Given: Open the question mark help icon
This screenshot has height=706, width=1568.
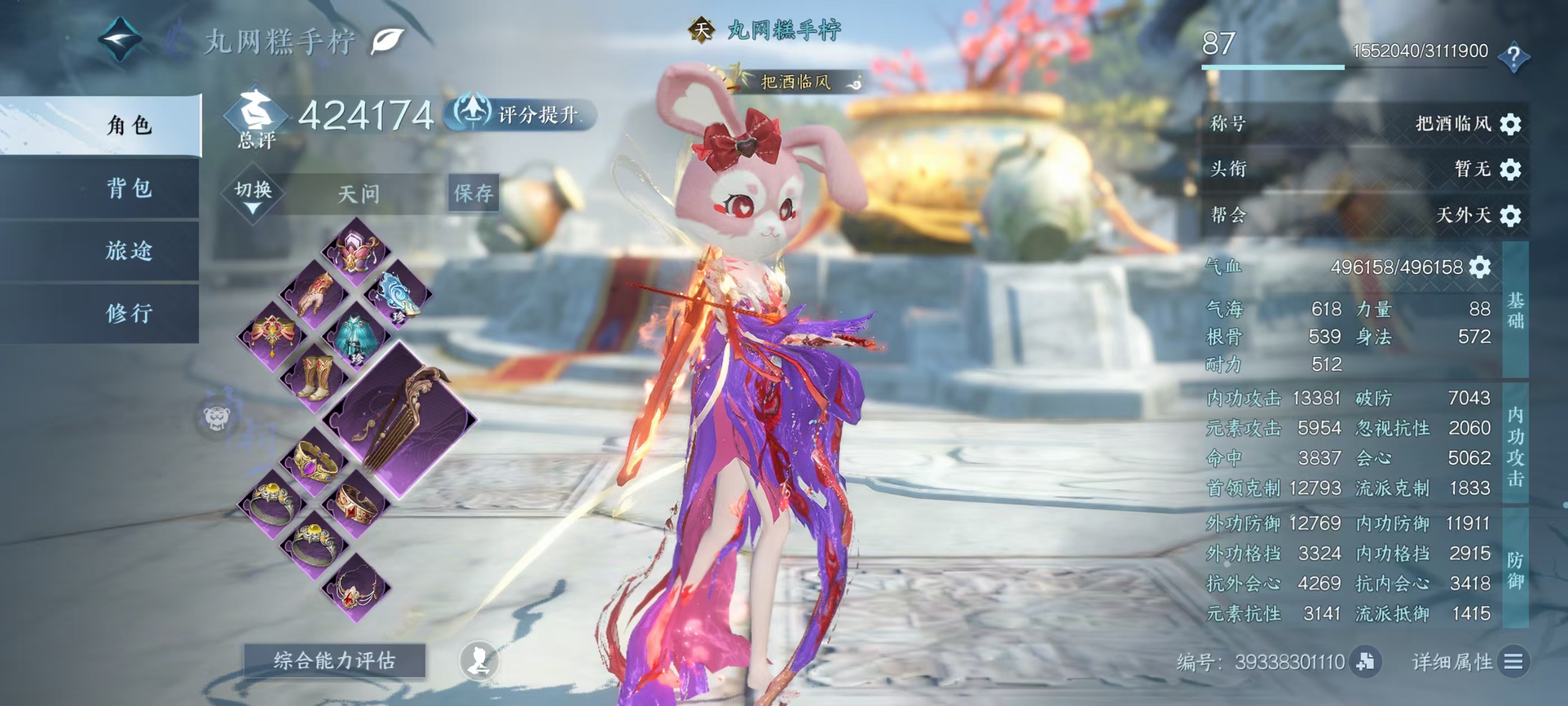Looking at the screenshot, I should pos(1513,57).
